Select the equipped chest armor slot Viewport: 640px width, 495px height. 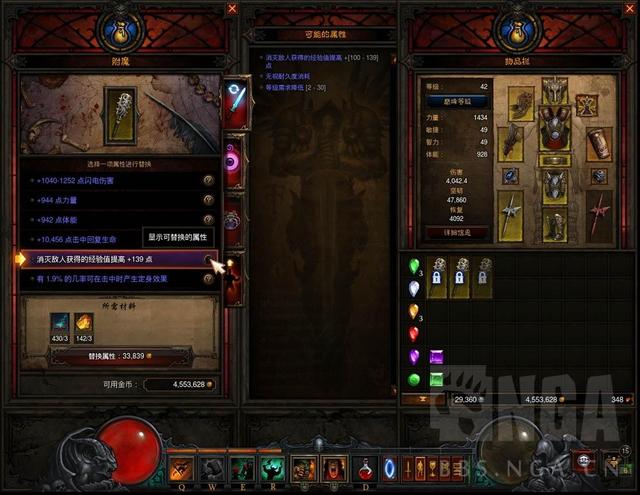(x=555, y=130)
